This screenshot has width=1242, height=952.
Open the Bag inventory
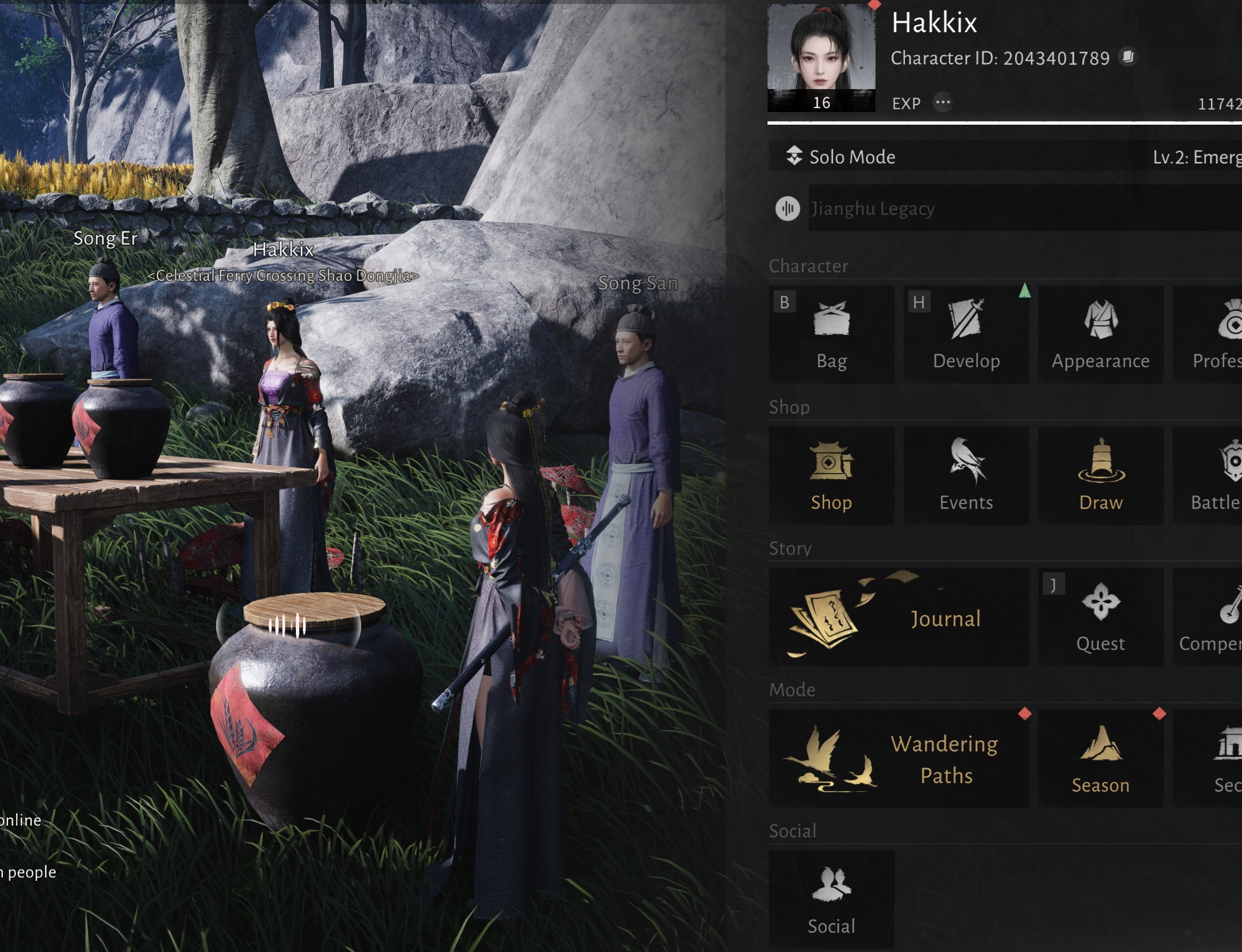831,335
